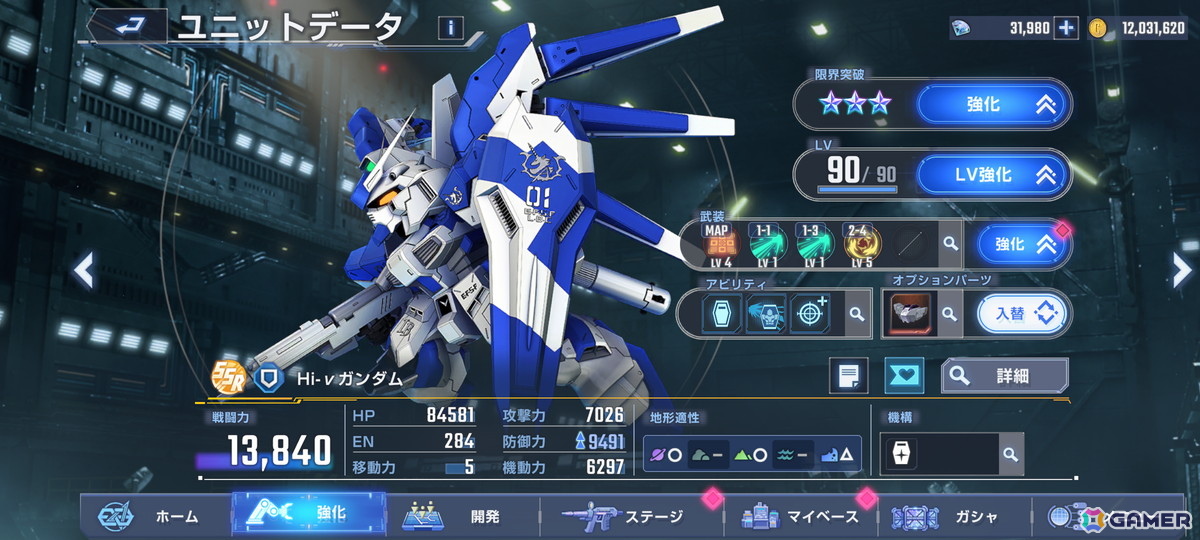Open the note memo icon

coord(848,376)
